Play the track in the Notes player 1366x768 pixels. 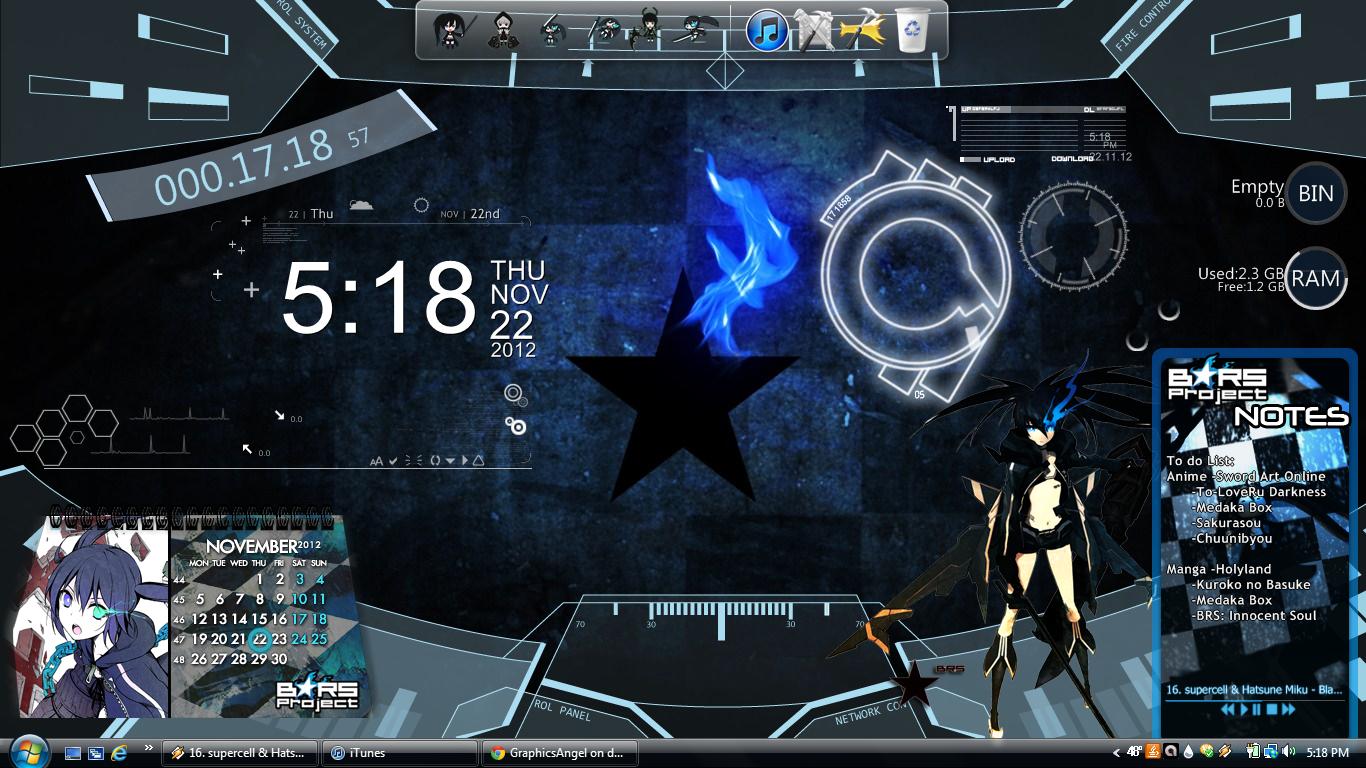1244,709
